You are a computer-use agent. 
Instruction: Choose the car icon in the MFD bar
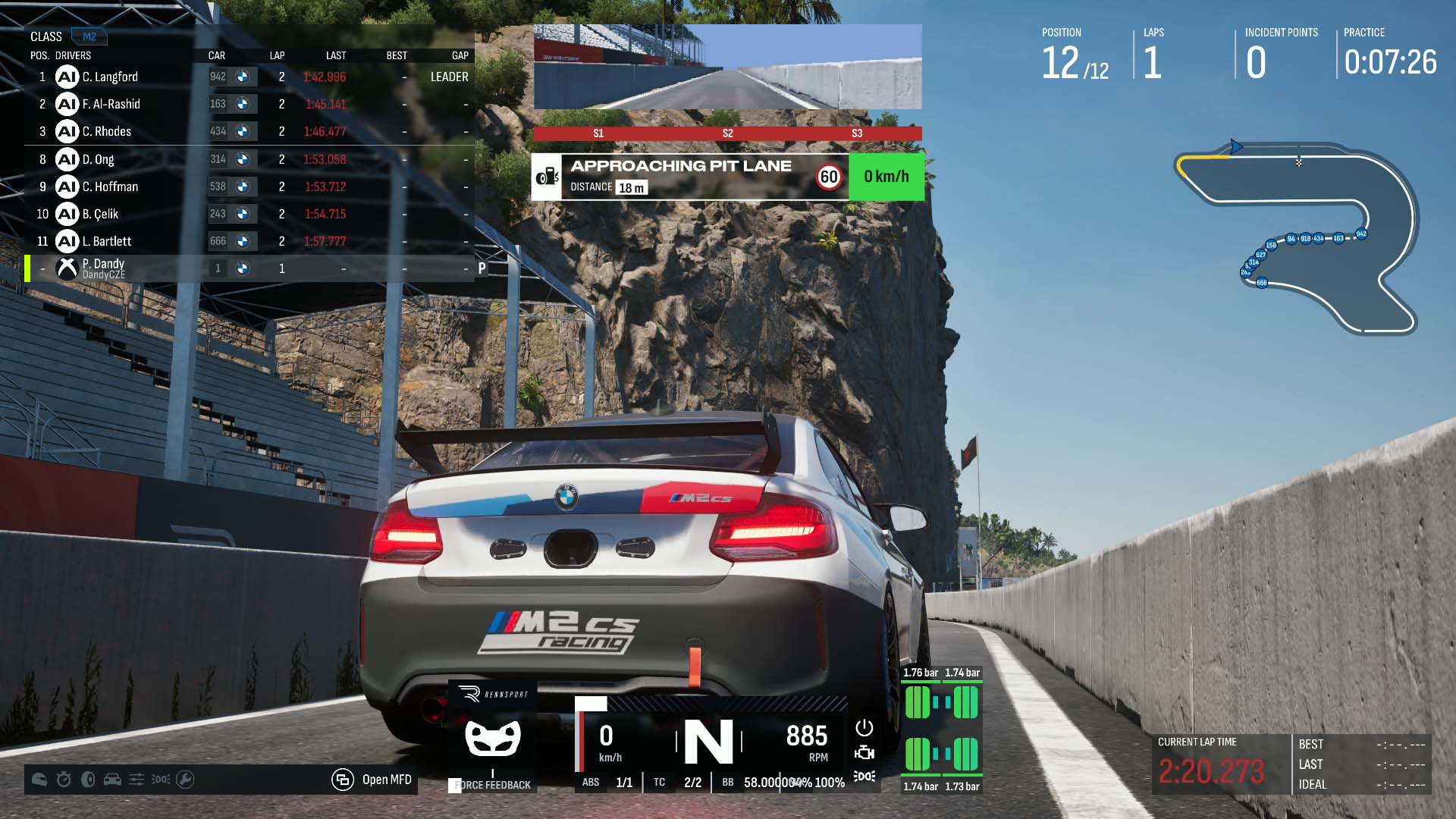click(112, 780)
